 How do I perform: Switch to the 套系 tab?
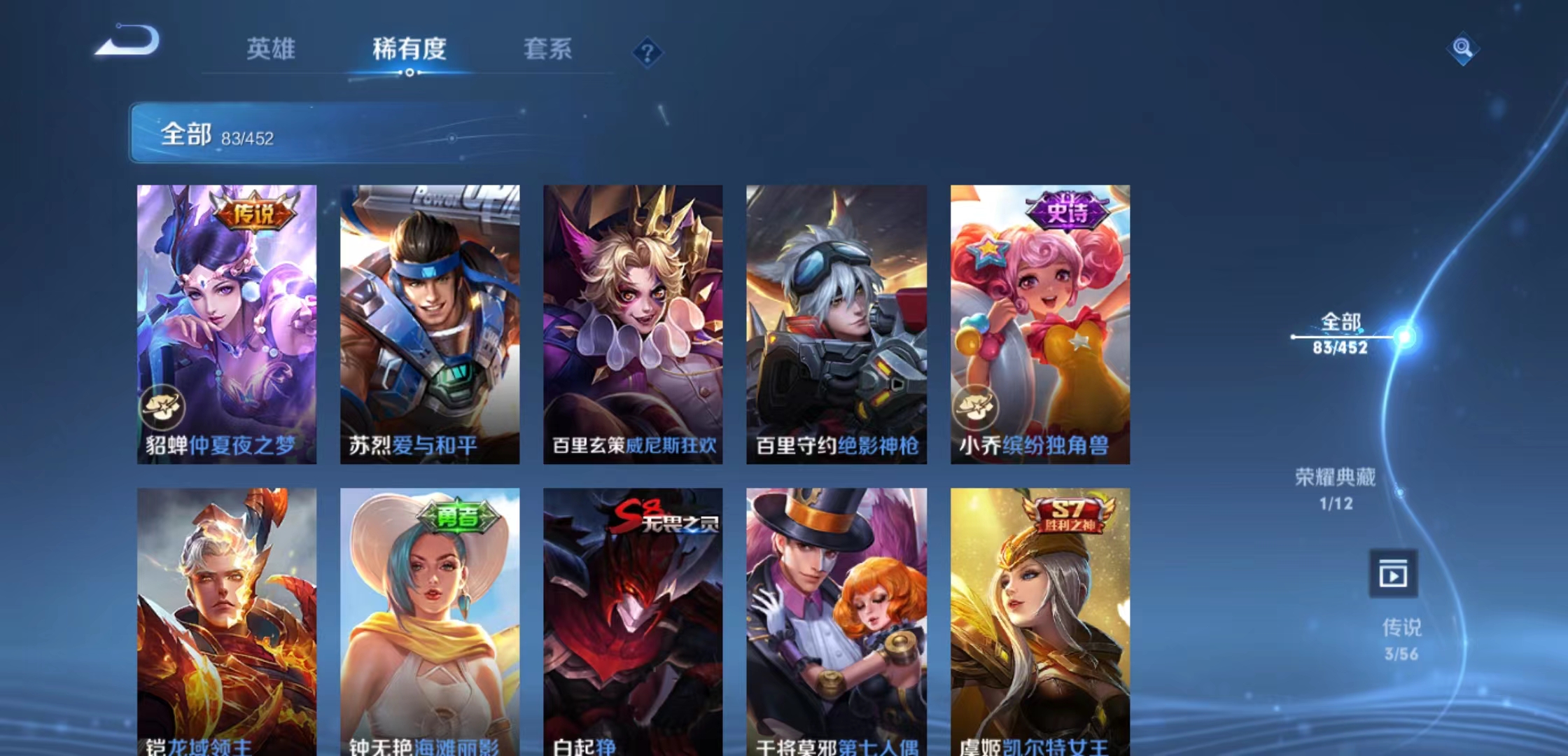(x=548, y=49)
